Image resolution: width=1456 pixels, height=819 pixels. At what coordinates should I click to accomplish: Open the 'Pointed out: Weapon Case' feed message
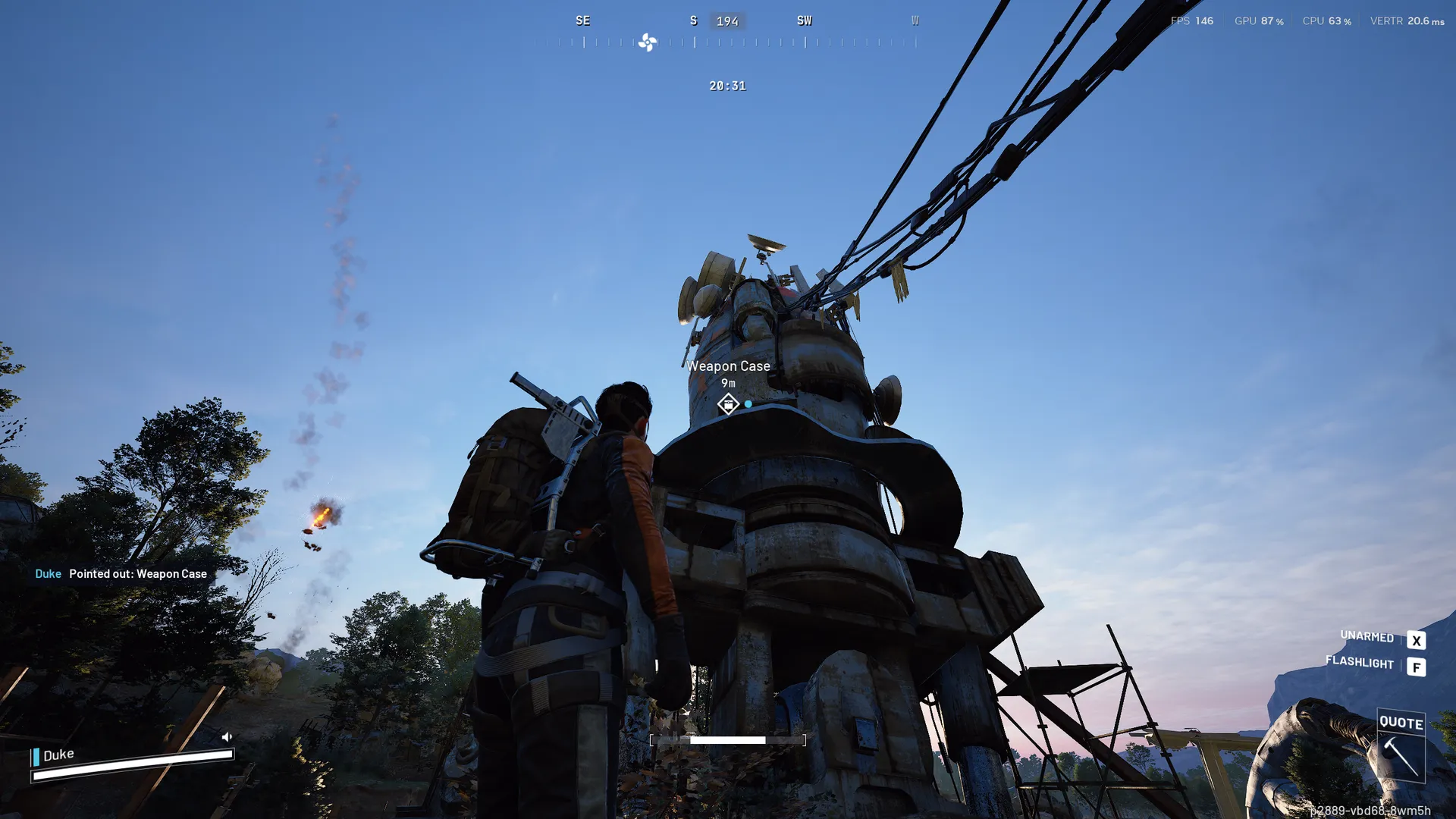137,574
